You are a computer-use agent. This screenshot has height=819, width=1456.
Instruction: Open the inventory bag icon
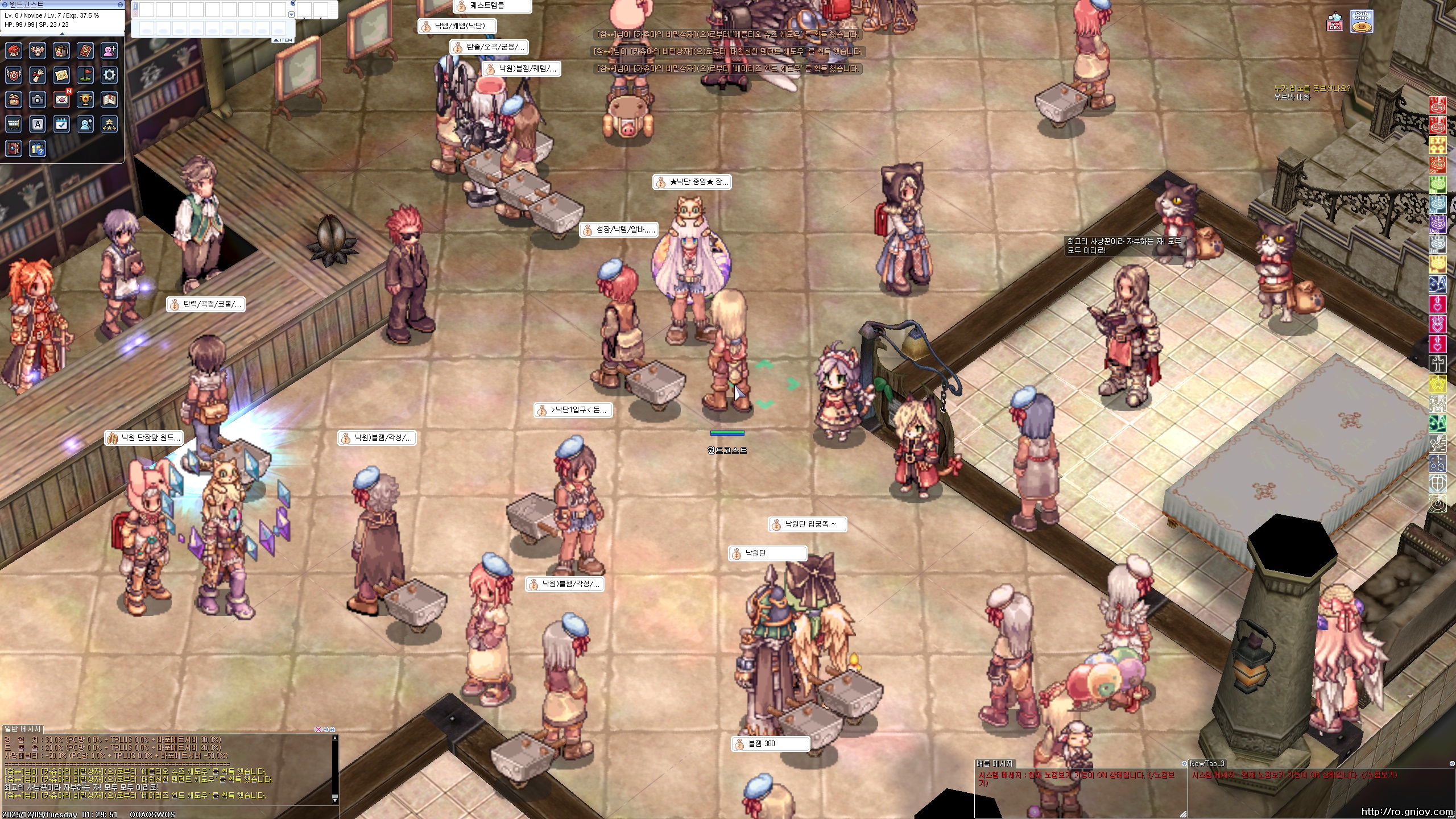(61, 51)
